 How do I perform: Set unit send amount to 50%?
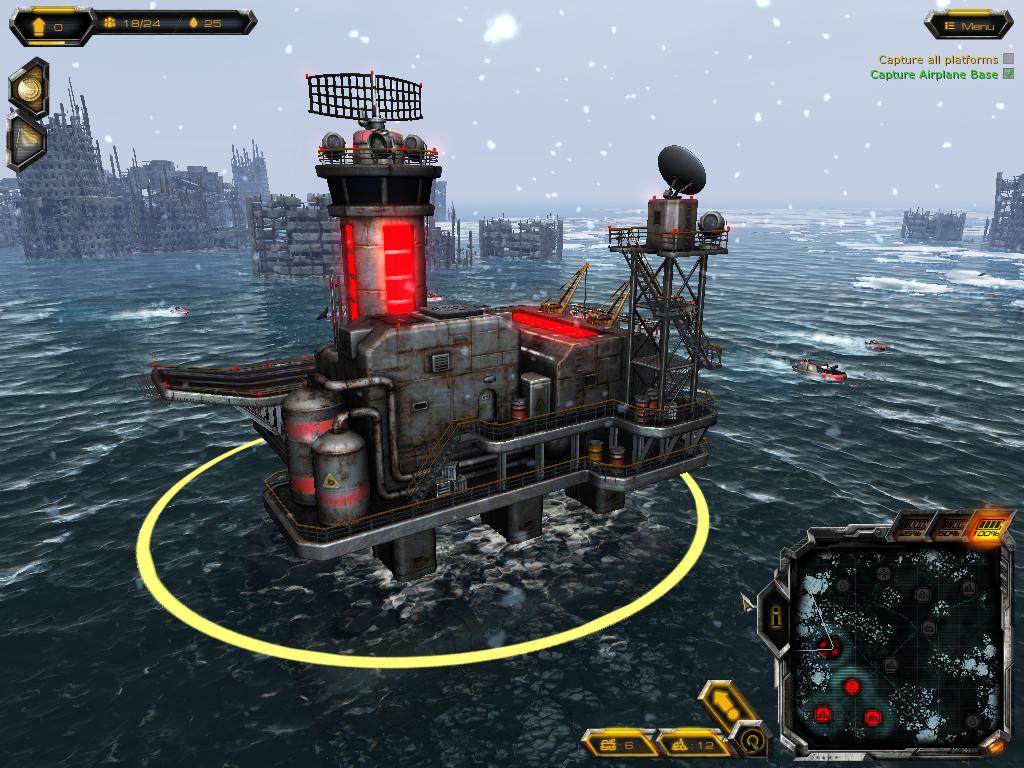coord(948,528)
